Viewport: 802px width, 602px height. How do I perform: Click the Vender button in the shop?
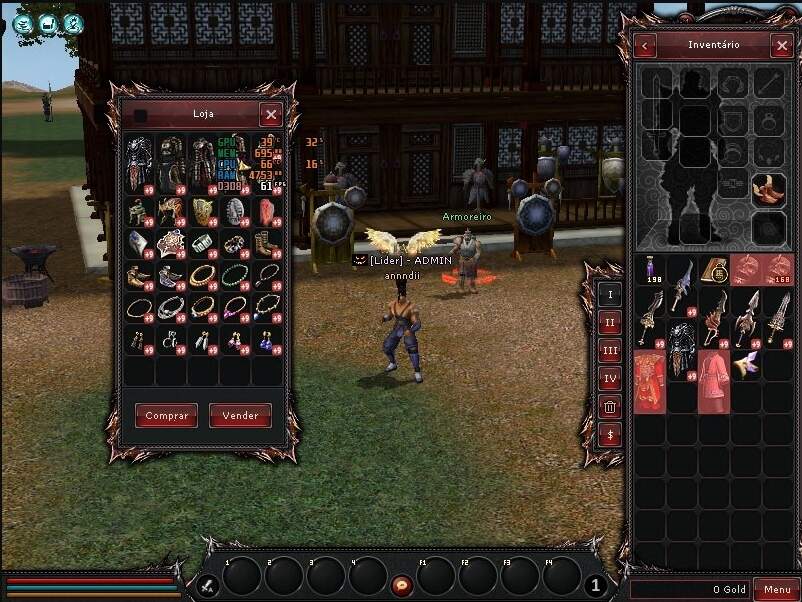(240, 416)
